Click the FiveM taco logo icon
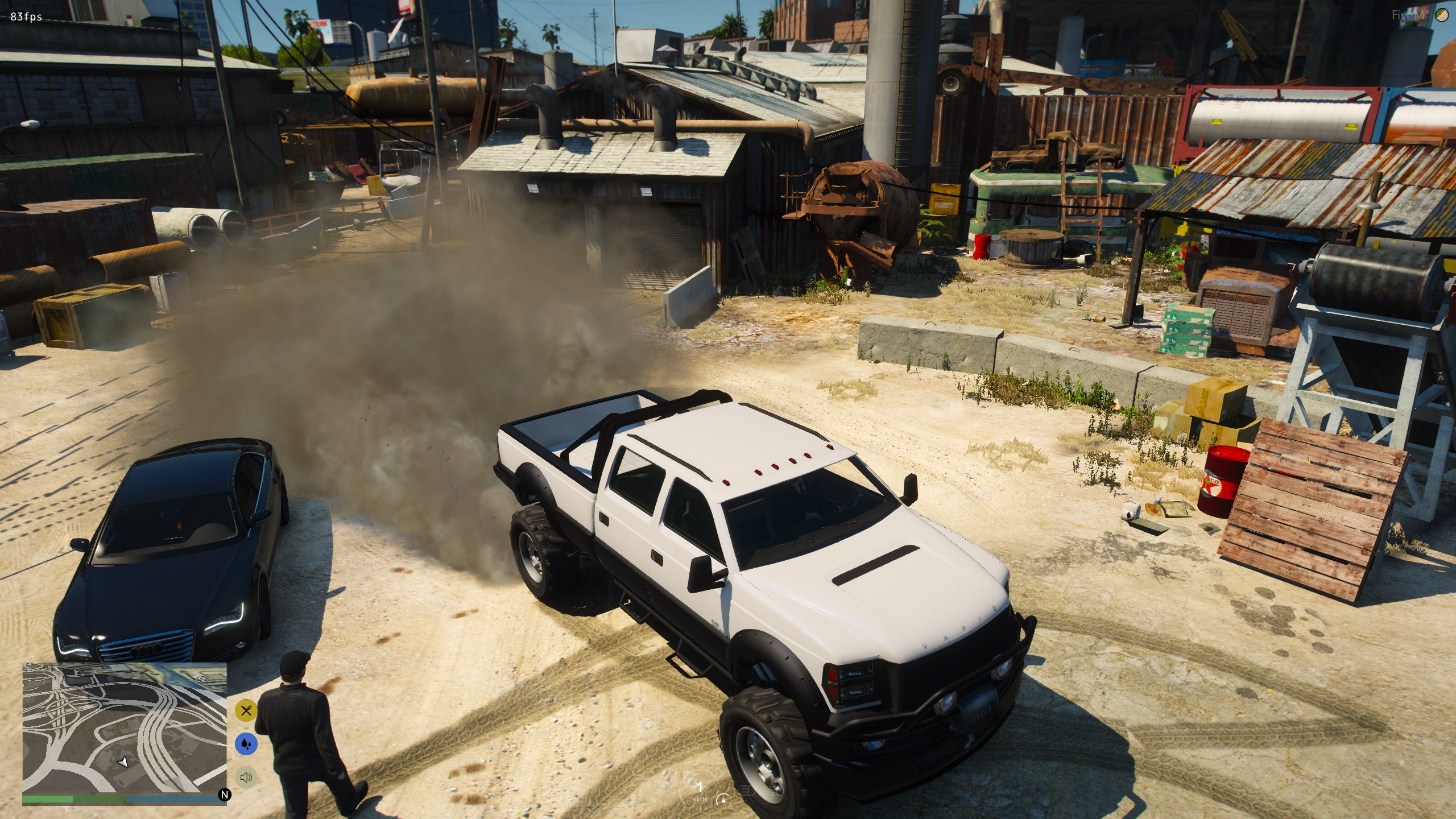The image size is (1456, 819). coord(1441,15)
